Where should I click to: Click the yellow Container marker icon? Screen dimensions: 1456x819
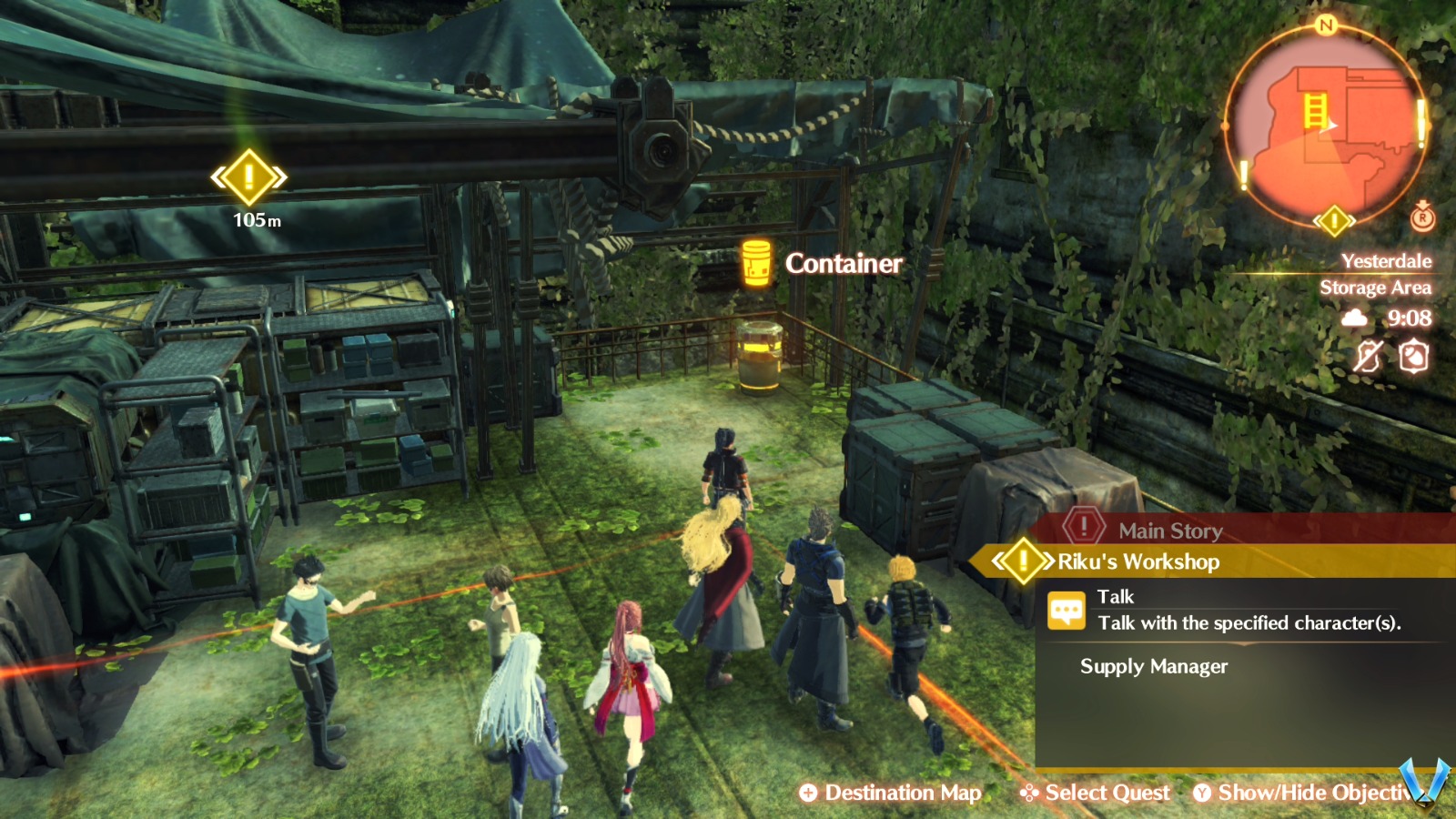pyautogui.click(x=755, y=263)
